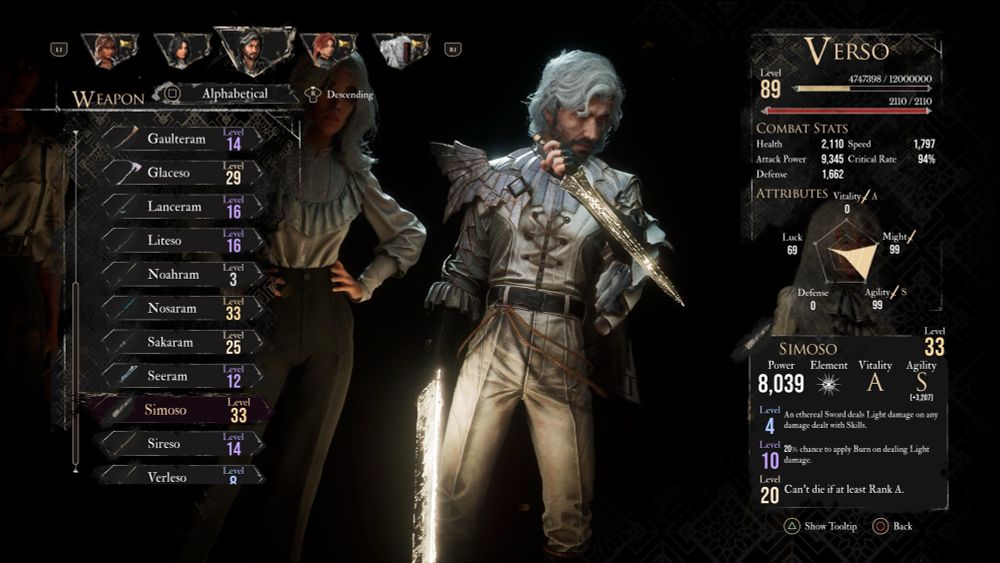The width and height of the screenshot is (1000, 563).
Task: Open the Alphabetical sort selector
Action: pos(234,94)
